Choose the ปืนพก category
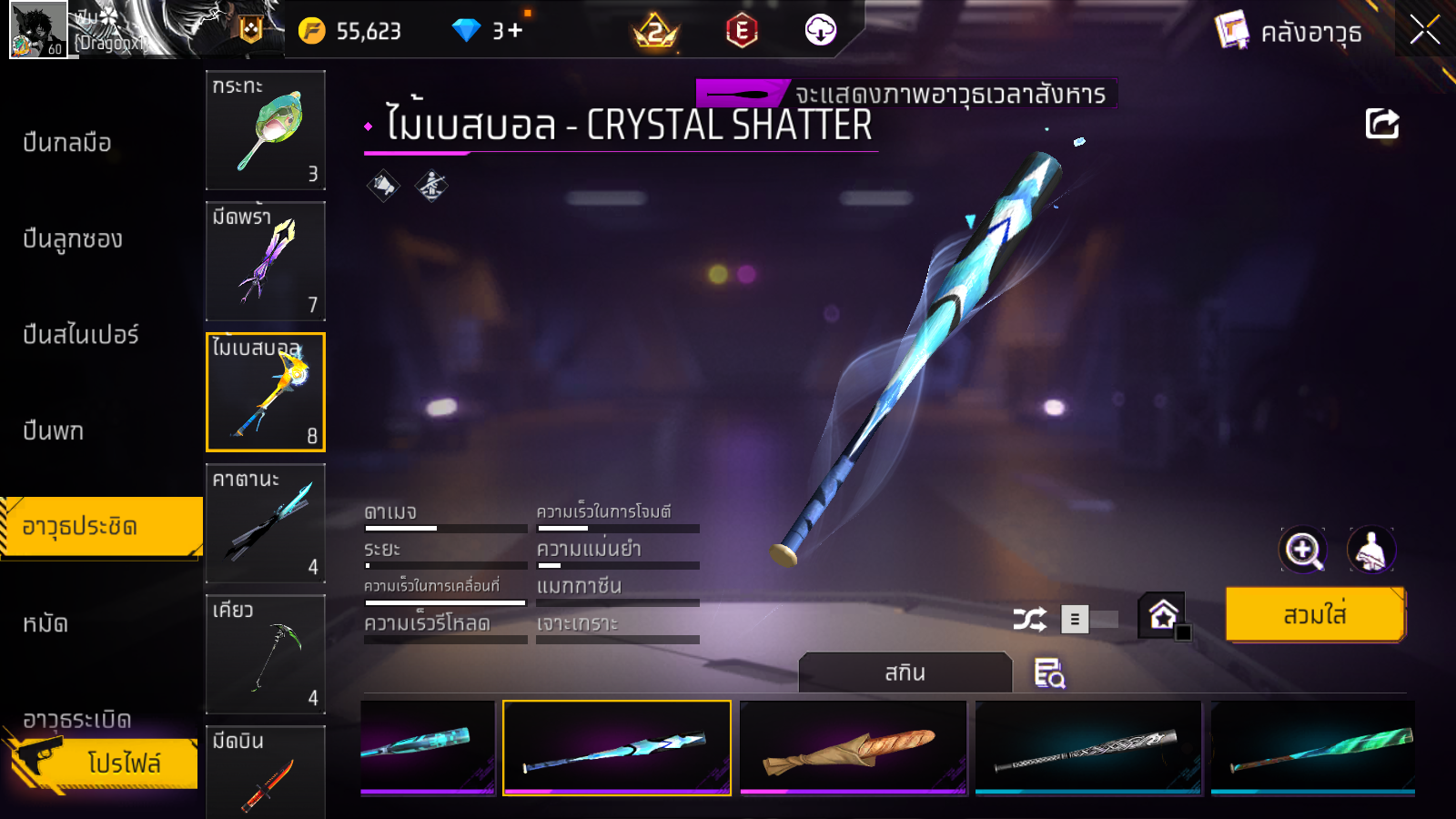This screenshot has height=819, width=1456. pyautogui.click(x=54, y=431)
